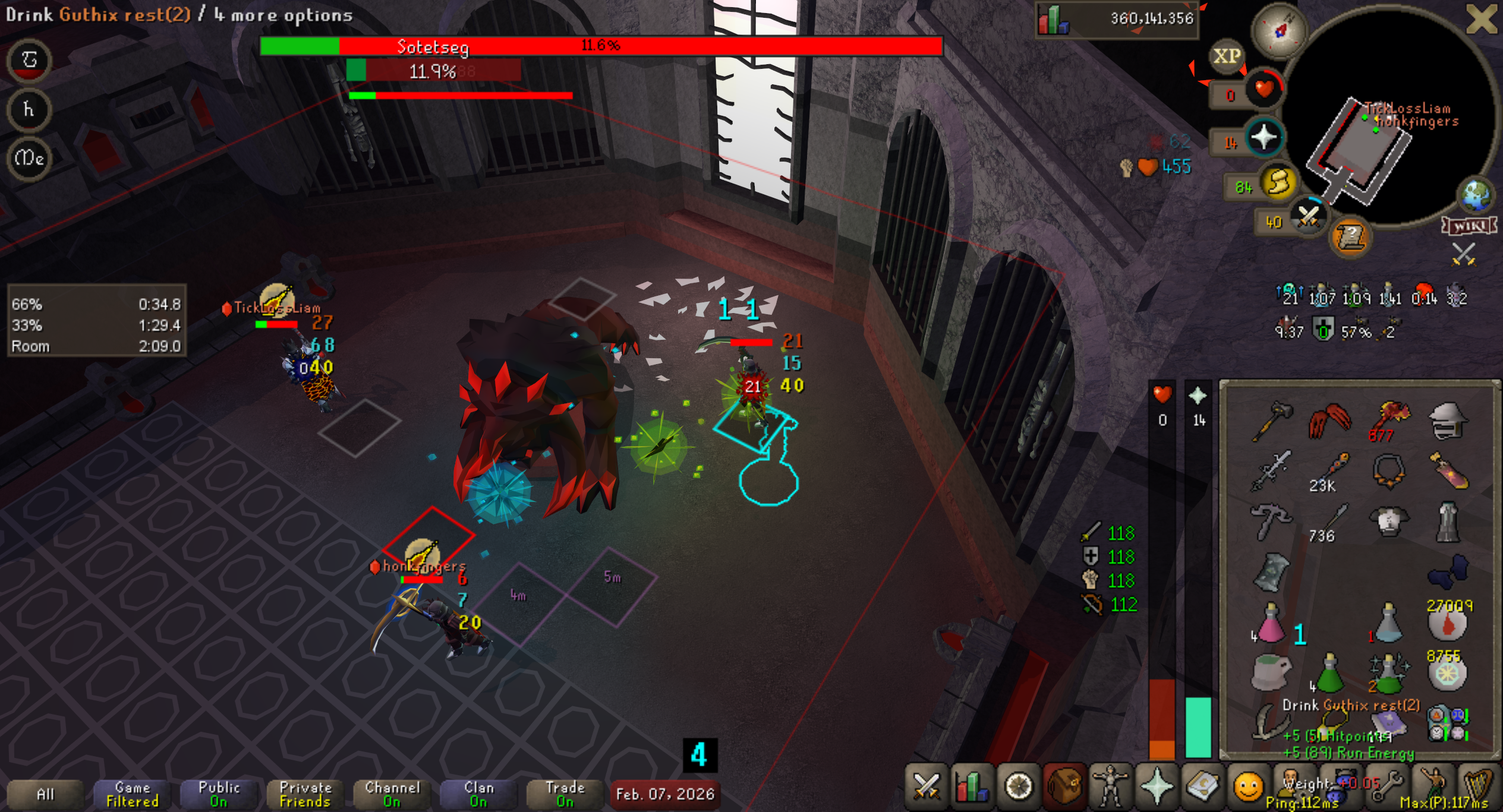Toggle the XP drops button

pyautogui.click(x=1227, y=56)
